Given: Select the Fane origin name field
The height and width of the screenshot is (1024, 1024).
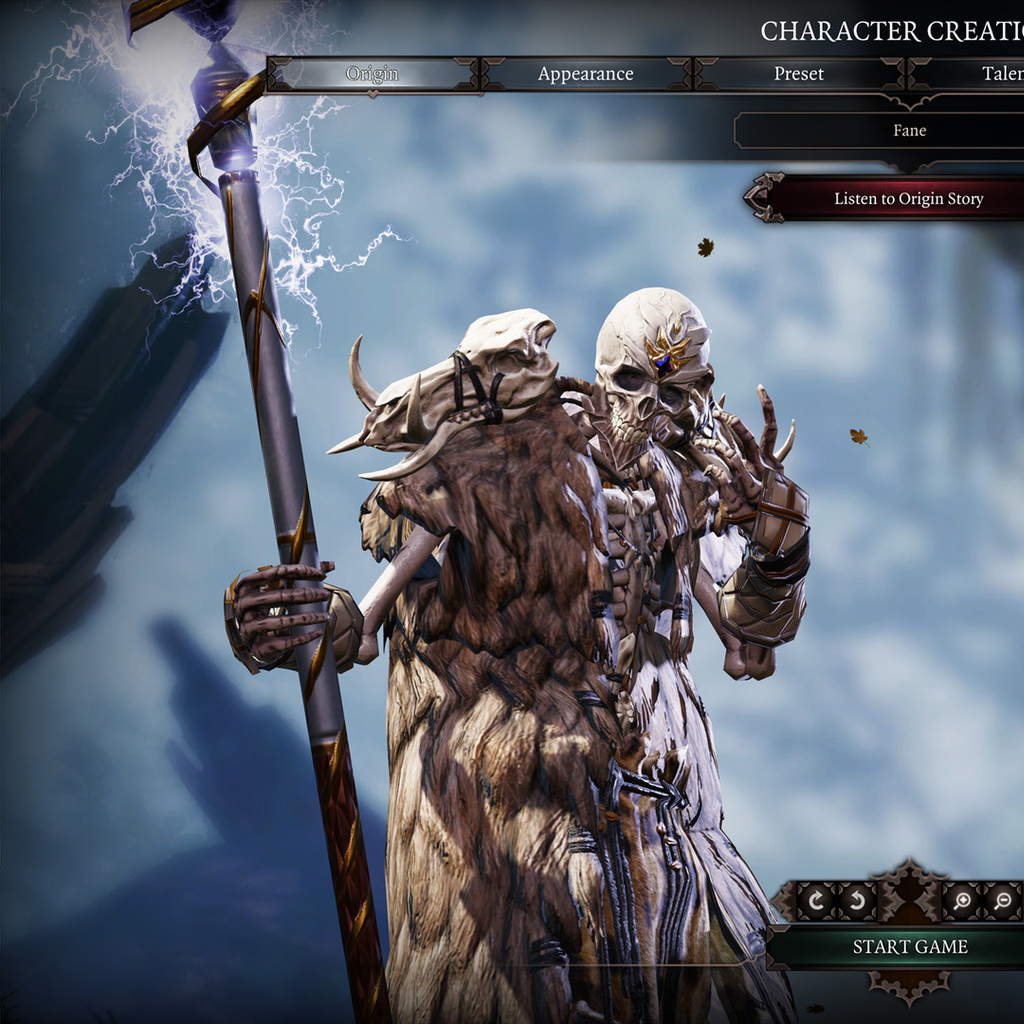Looking at the screenshot, I should click(909, 131).
